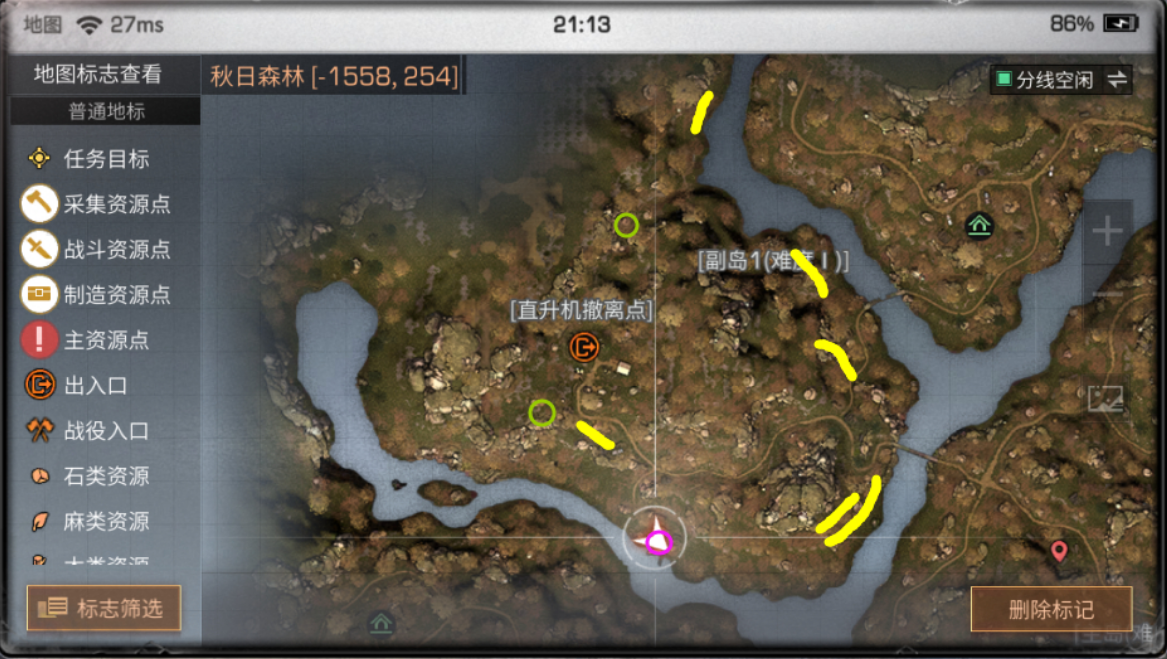Viewport: 1167px width, 659px height.
Task: Click the 地图 title in the top bar
Action: [x=42, y=25]
